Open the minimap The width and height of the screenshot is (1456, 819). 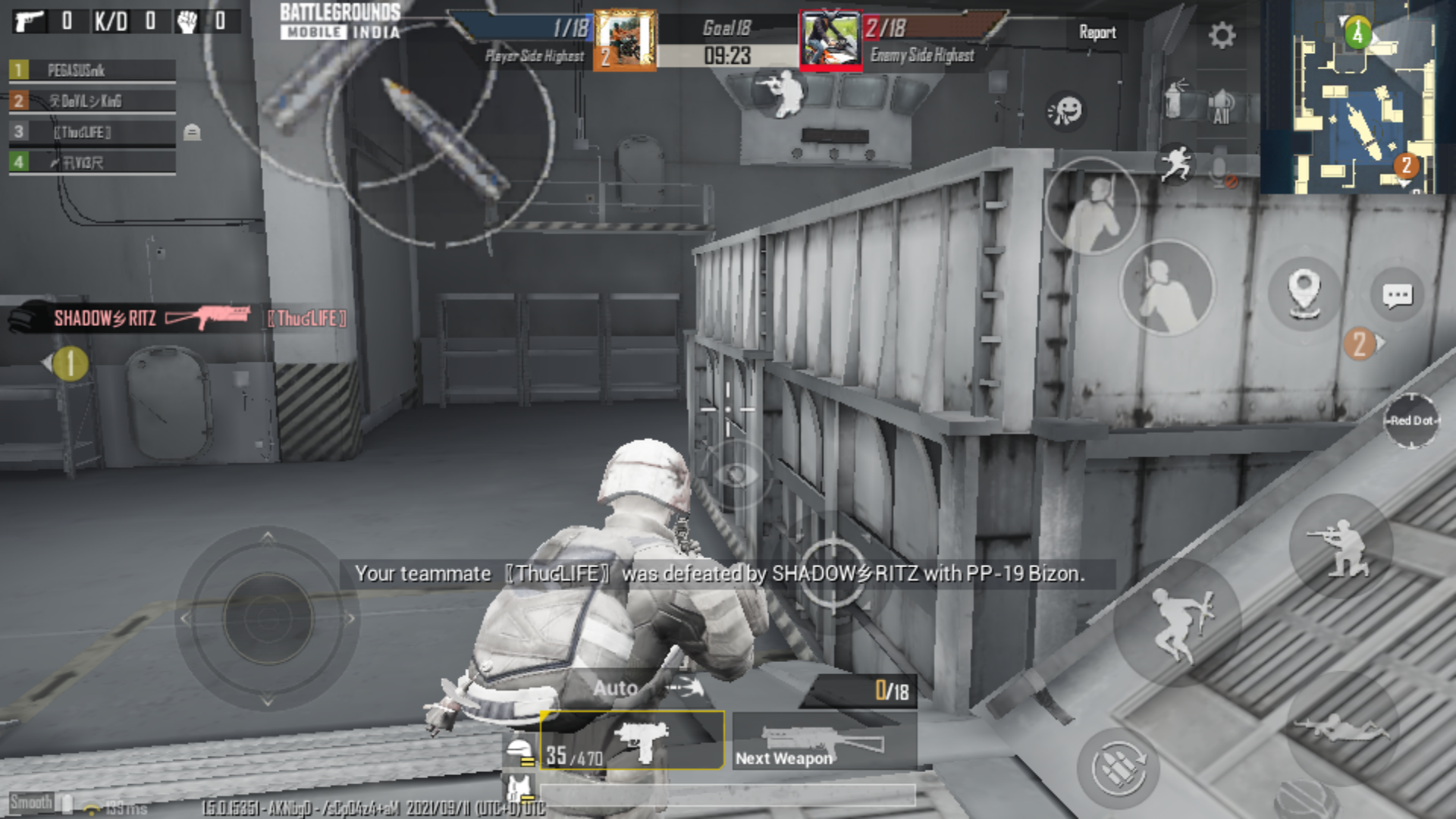tap(1357, 97)
